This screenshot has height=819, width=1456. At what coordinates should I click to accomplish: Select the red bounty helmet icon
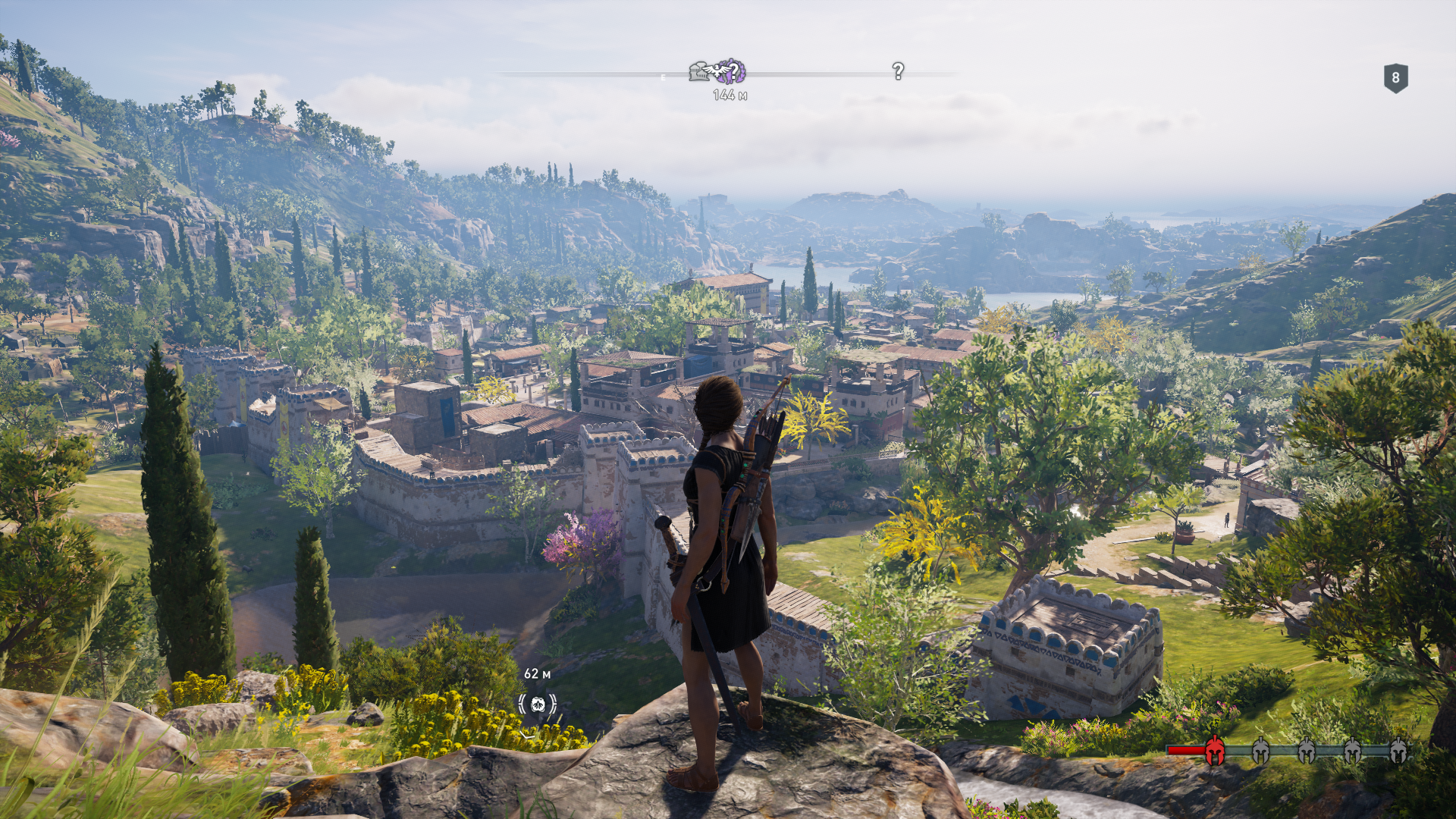pyautogui.click(x=1214, y=751)
